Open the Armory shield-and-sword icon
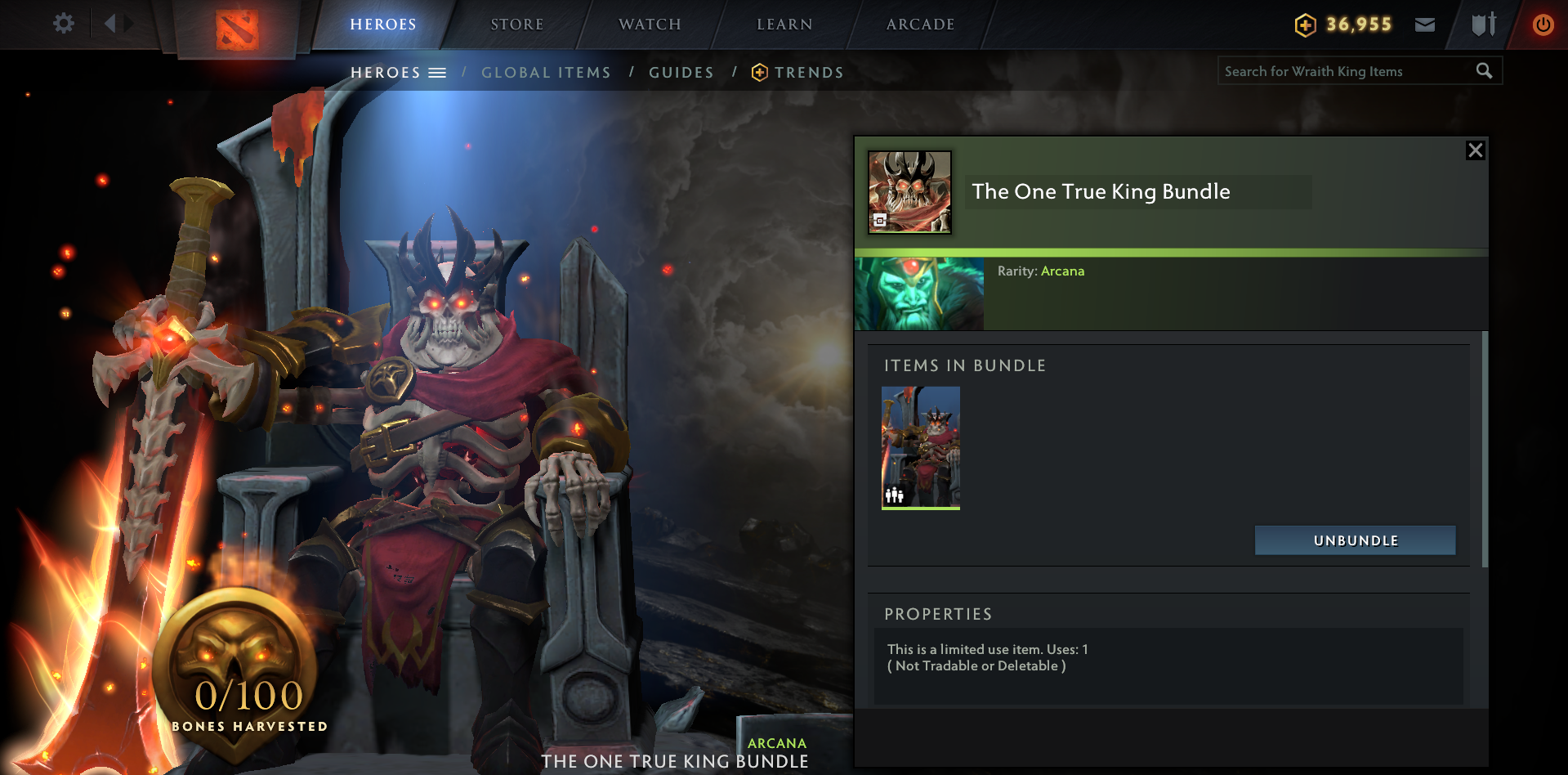 point(1483,24)
